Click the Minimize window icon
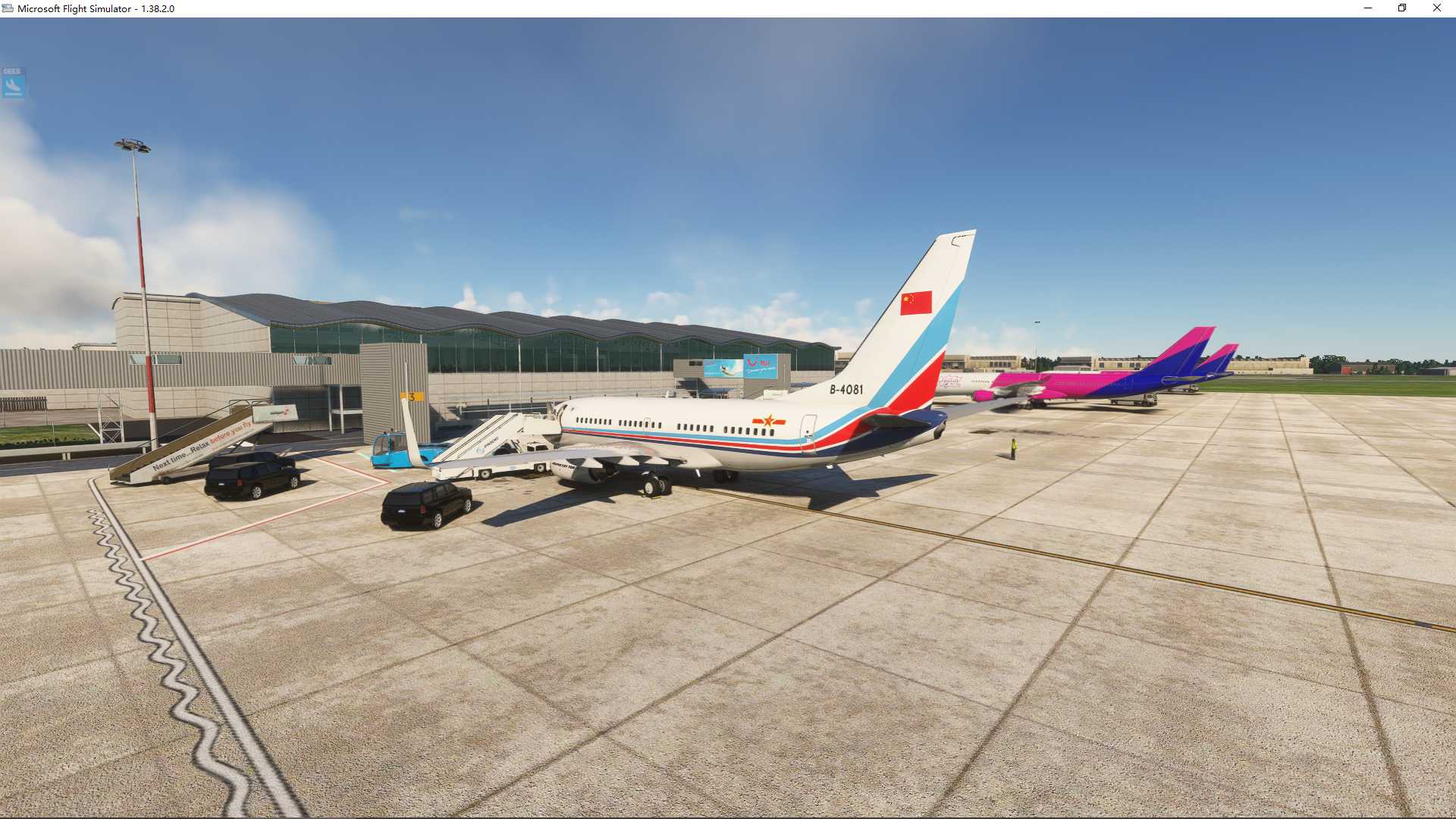This screenshot has height=819, width=1456. pos(1367,8)
